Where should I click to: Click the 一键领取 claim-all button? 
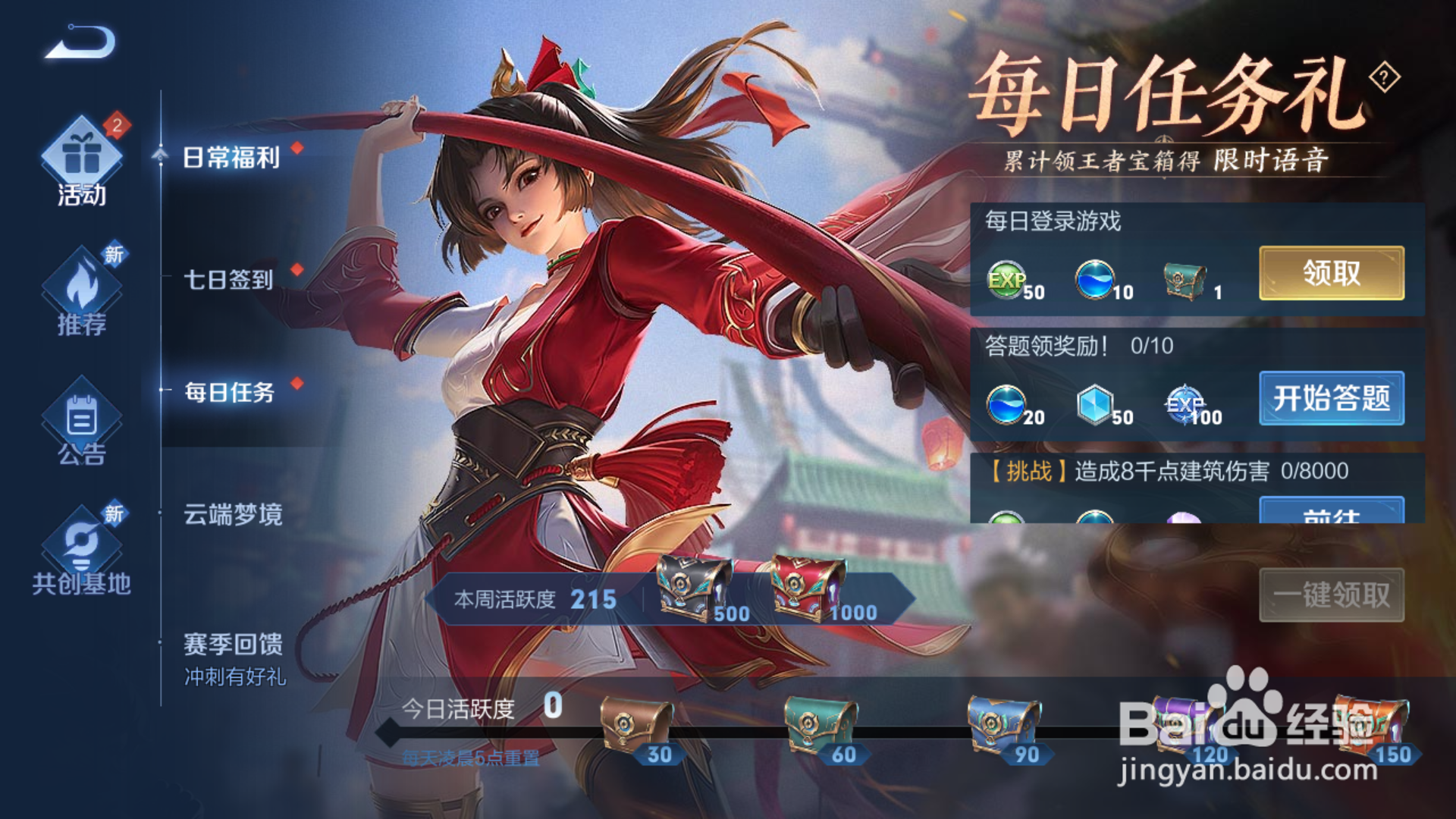[x=1331, y=597]
